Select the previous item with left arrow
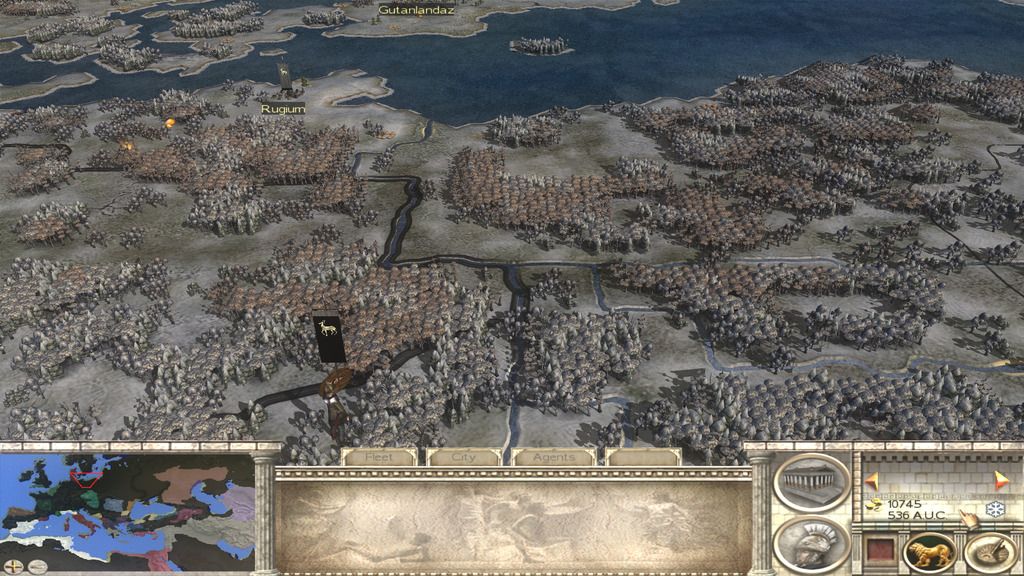 point(871,481)
